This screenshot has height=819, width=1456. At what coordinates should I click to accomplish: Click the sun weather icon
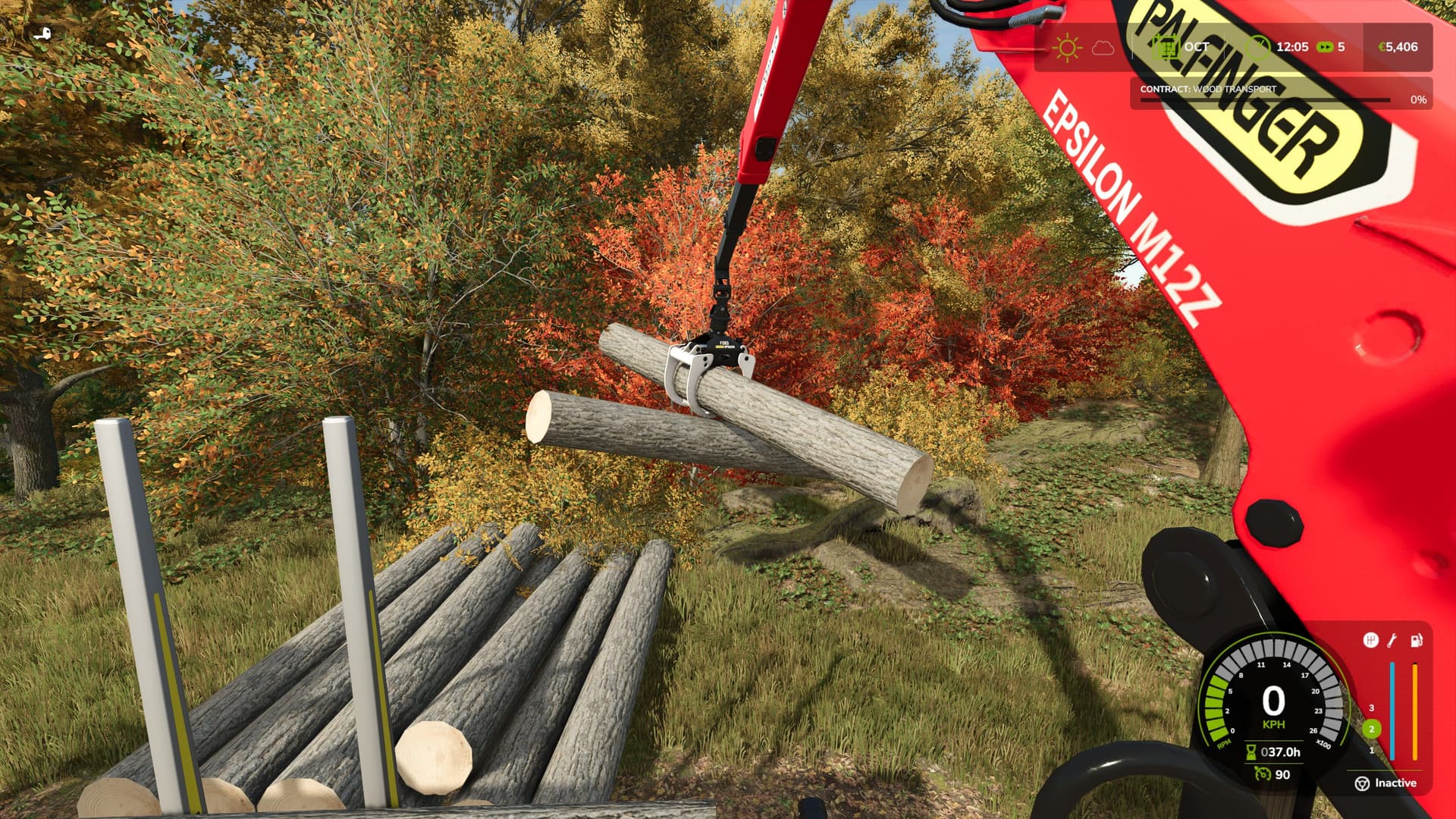click(x=1067, y=48)
